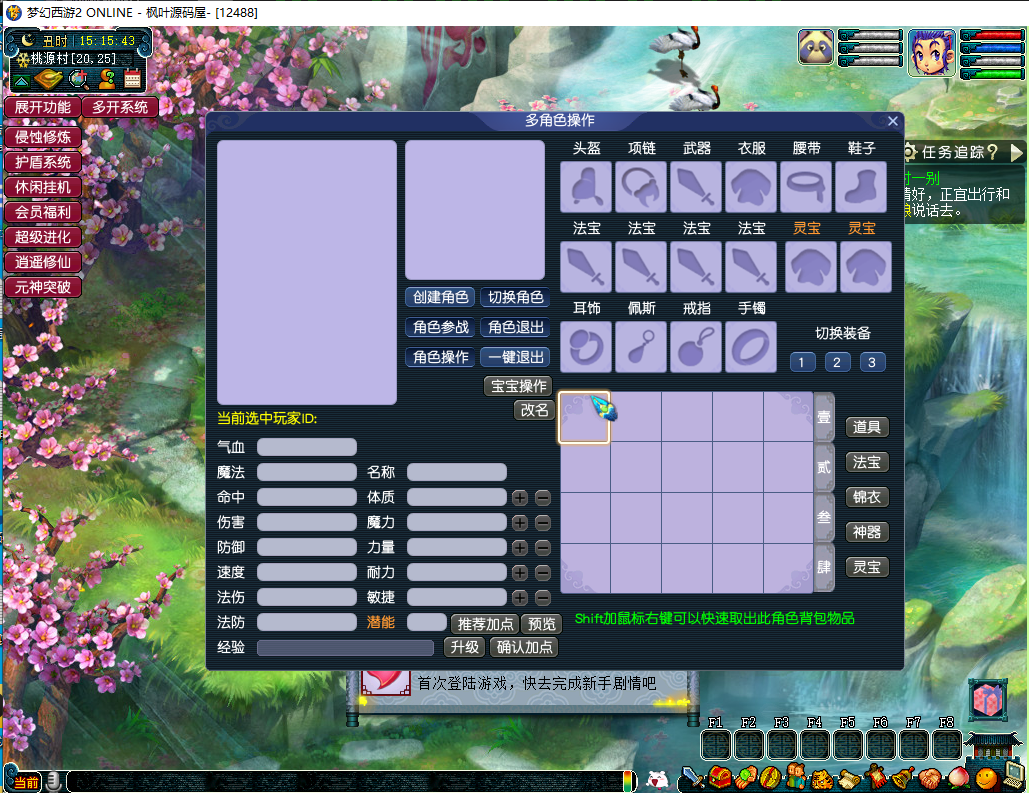Screen dimensions: 1029x793
Task: Show the 法宝 inventory category
Action: click(x=866, y=462)
